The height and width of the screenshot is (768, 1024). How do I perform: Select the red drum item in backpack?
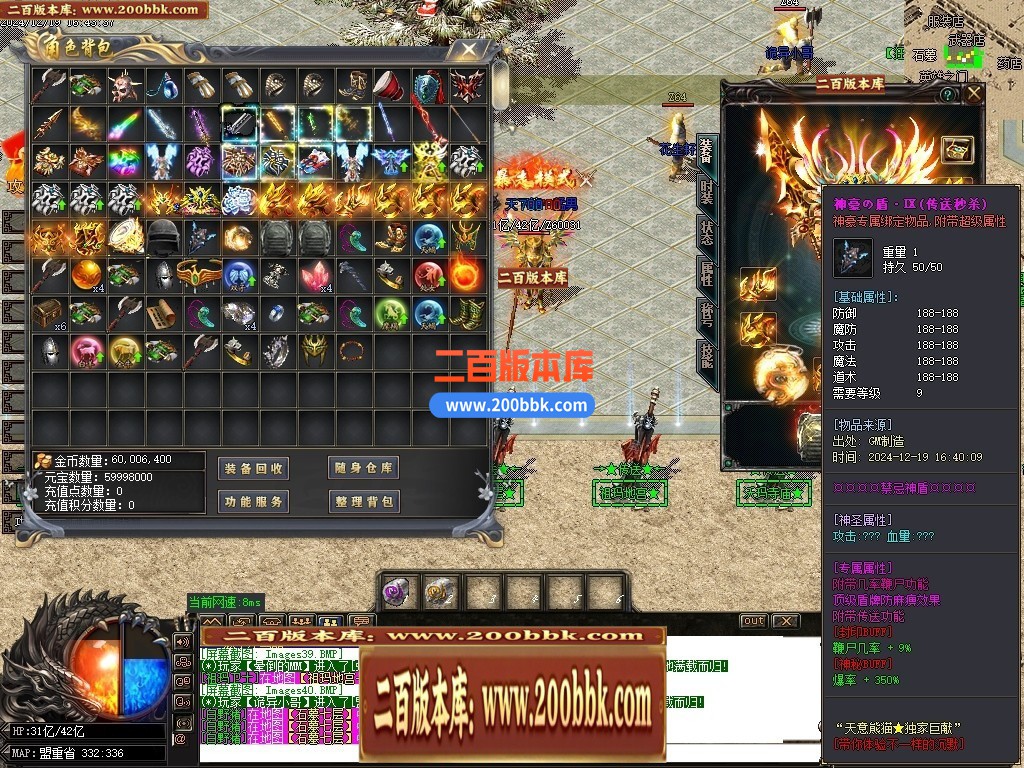click(388, 86)
